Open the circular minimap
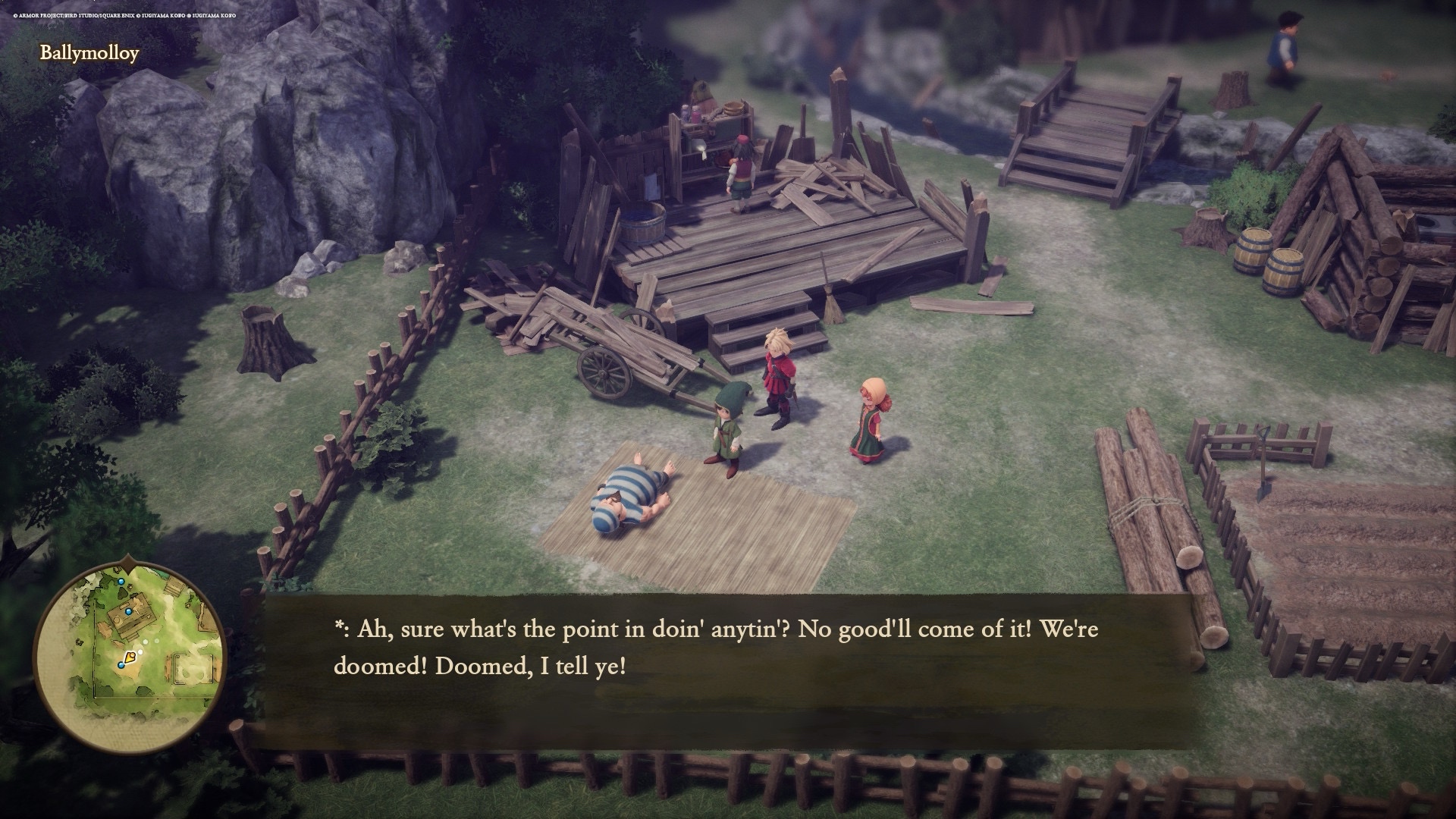Screen dimensions: 1456x819 [x=130, y=657]
